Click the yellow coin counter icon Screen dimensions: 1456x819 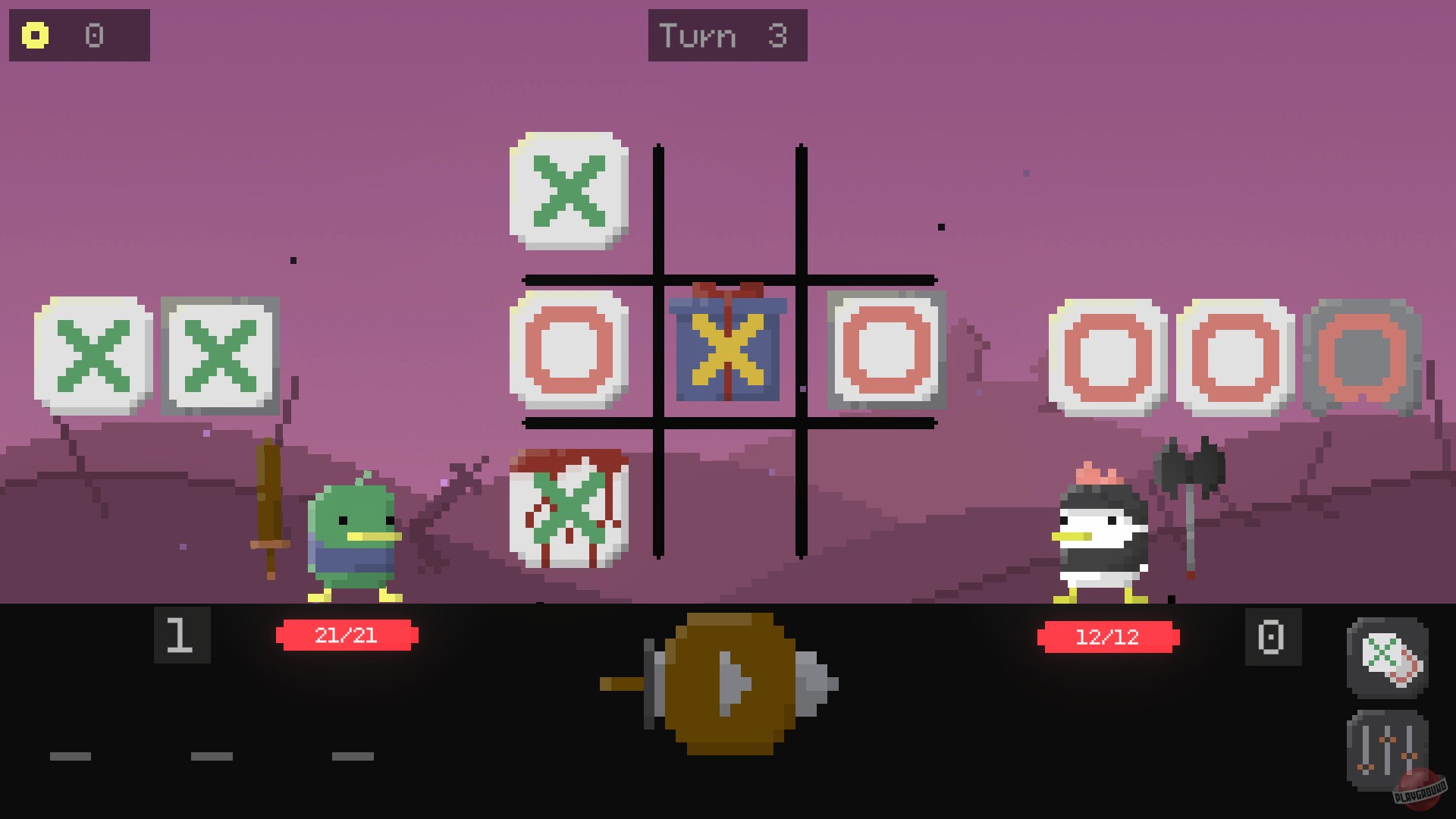click(x=36, y=35)
